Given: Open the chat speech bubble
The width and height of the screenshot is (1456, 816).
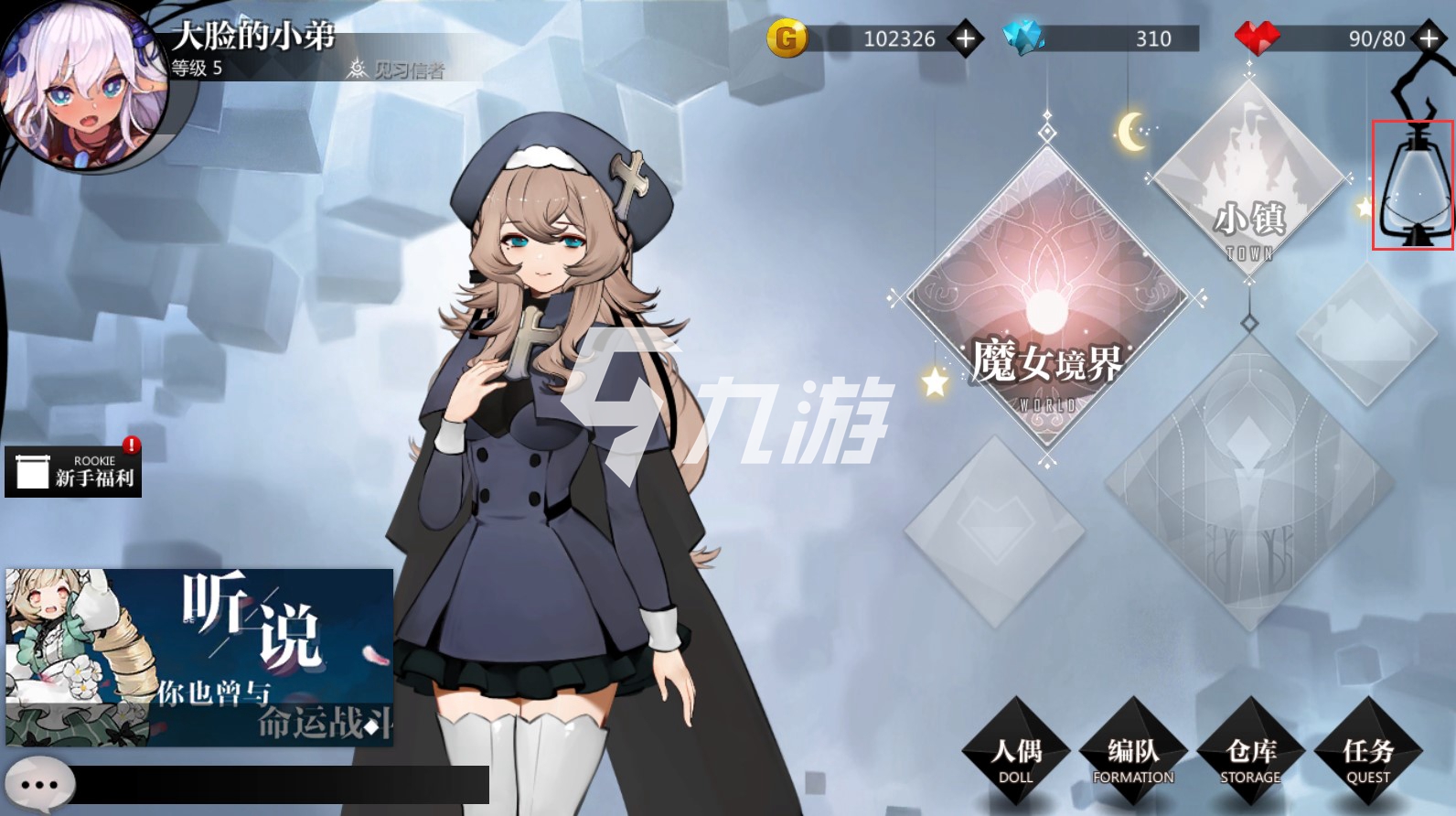Looking at the screenshot, I should (x=39, y=785).
